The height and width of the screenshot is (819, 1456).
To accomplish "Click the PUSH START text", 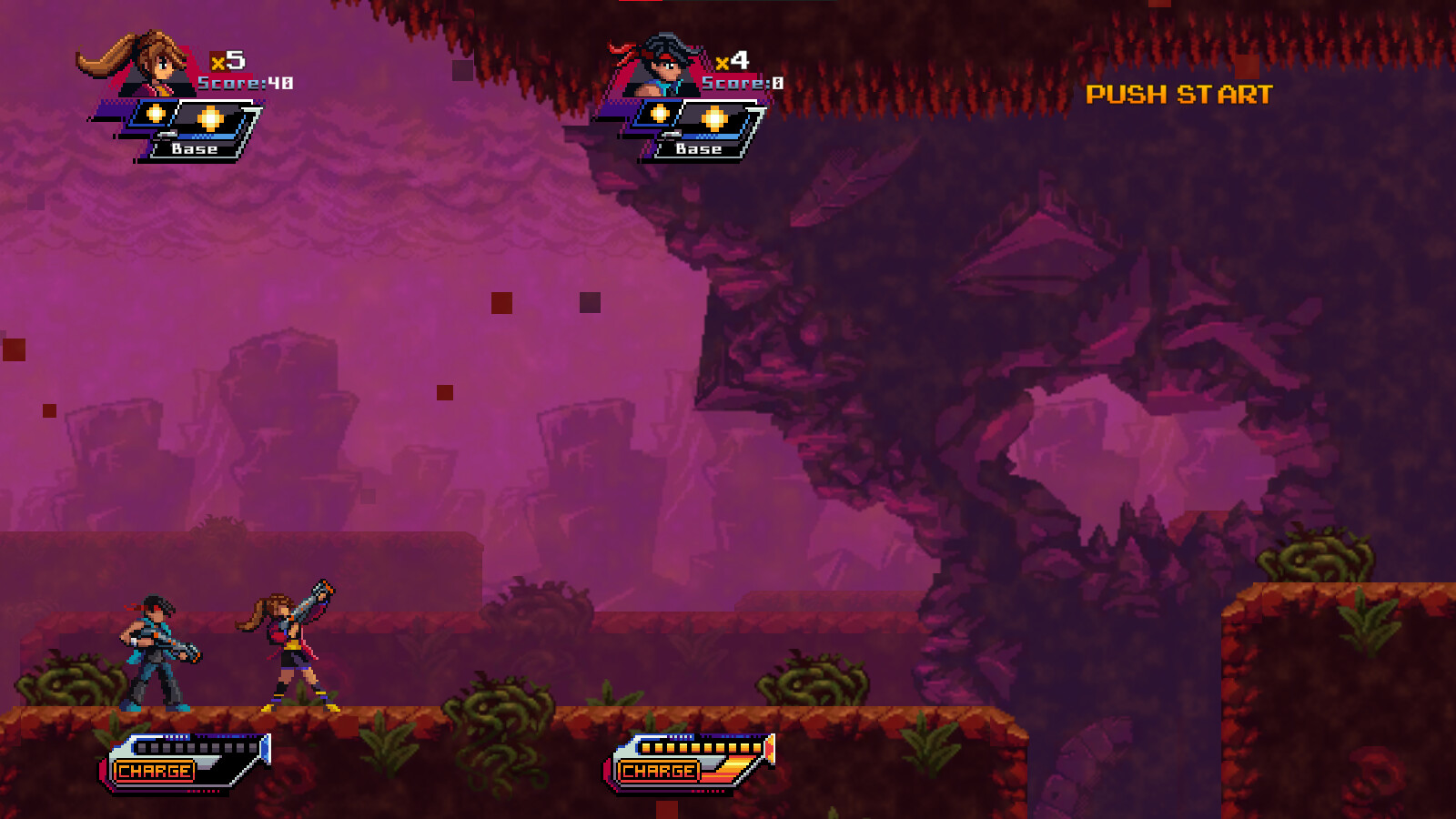I will tap(1182, 93).
